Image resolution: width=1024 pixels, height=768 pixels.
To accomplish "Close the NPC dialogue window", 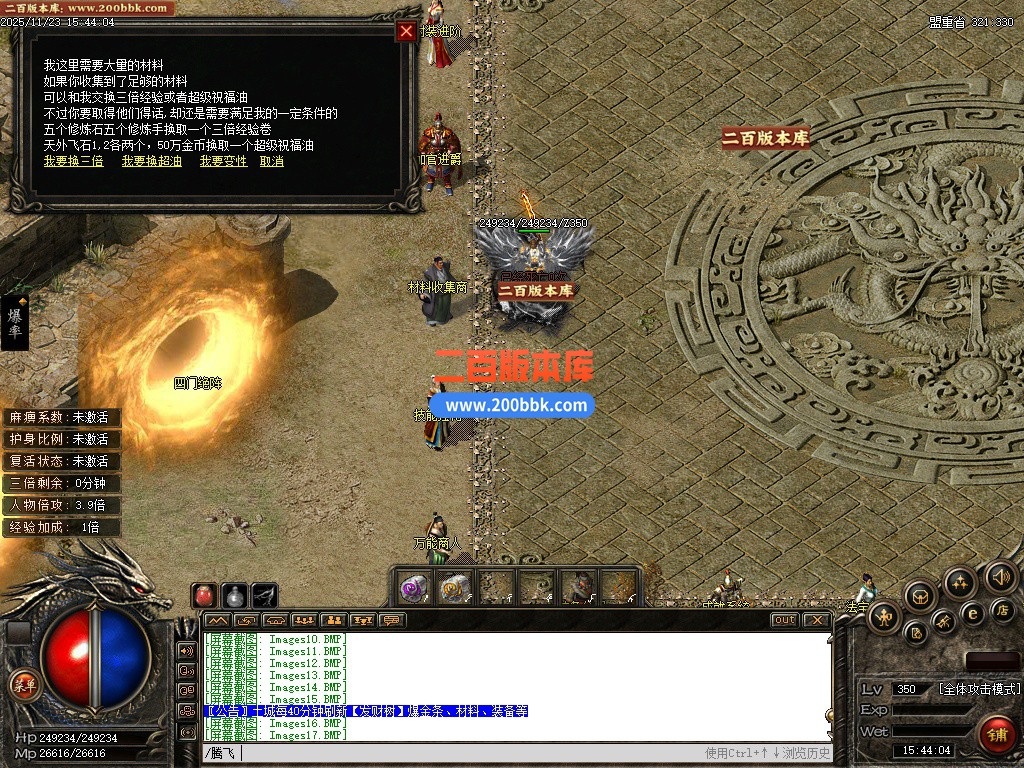I will [406, 31].
